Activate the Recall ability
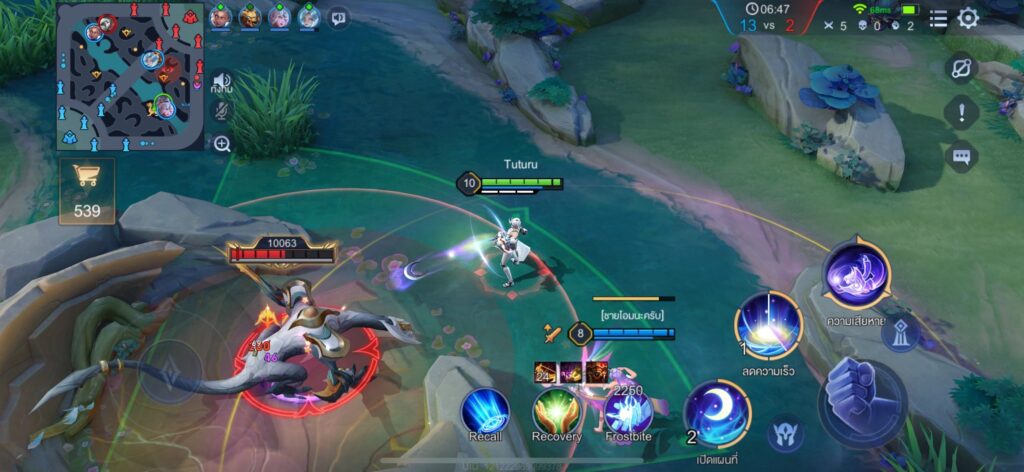The image size is (1024, 472). (x=485, y=411)
